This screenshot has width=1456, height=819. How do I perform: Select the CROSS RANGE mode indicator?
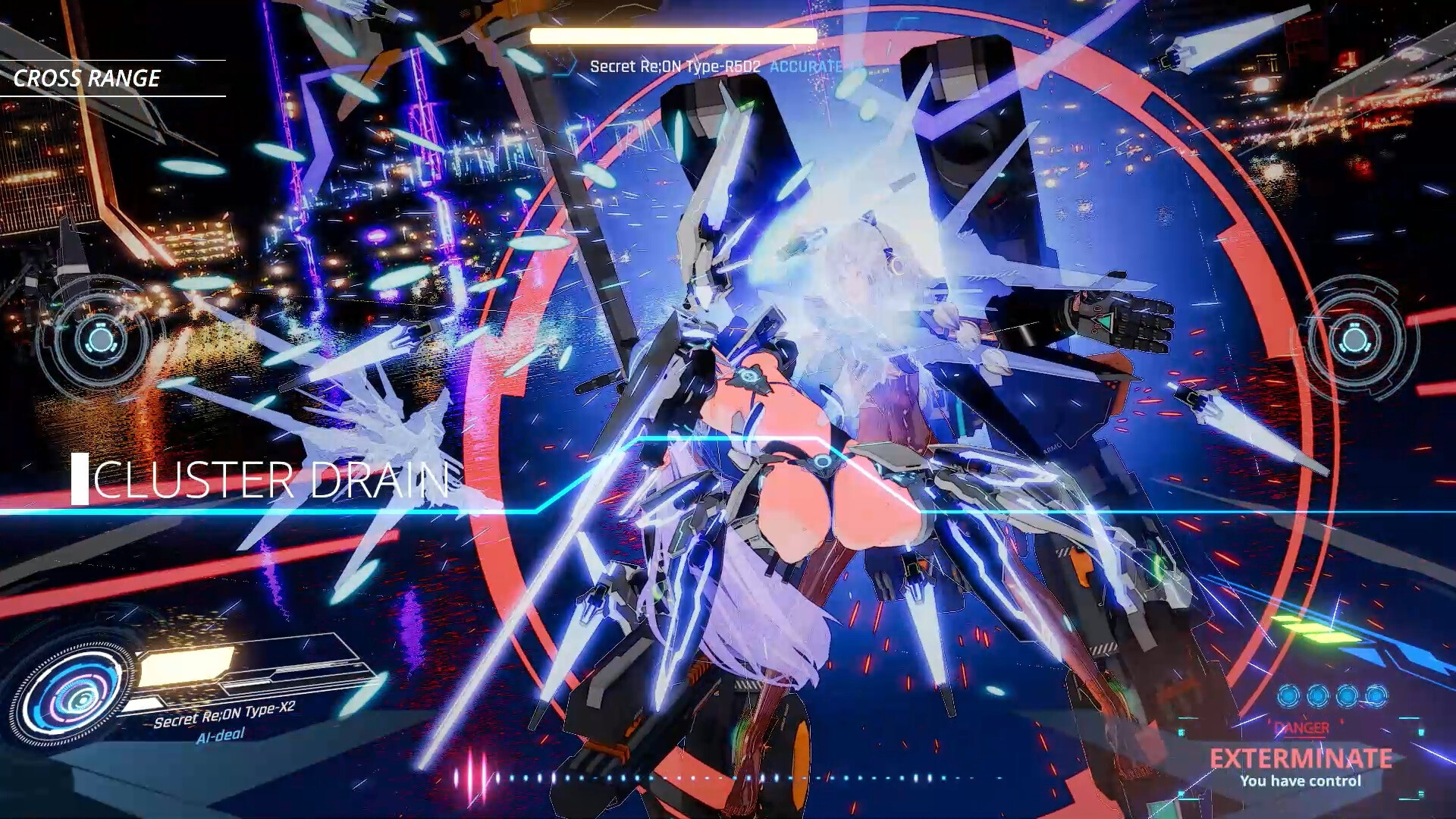click(x=87, y=78)
